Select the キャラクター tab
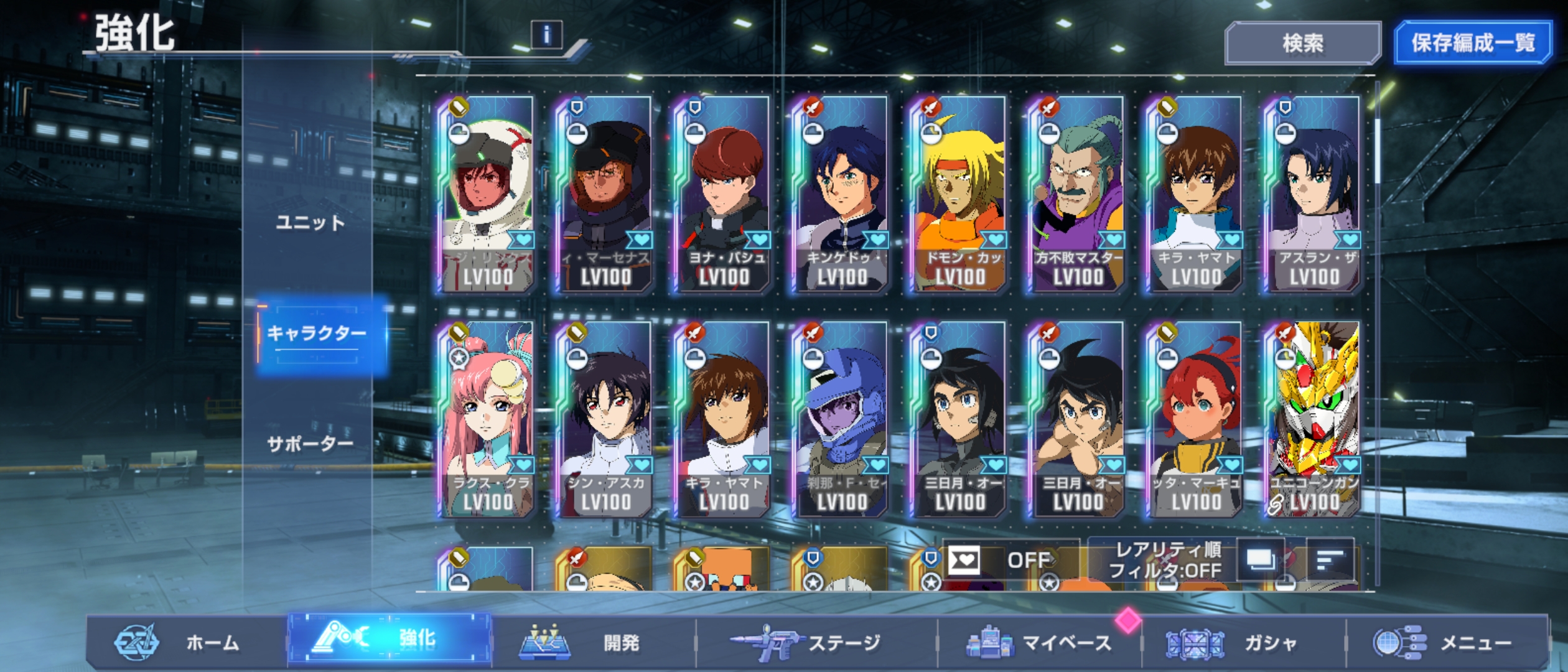This screenshot has width=1568, height=672. point(317,334)
